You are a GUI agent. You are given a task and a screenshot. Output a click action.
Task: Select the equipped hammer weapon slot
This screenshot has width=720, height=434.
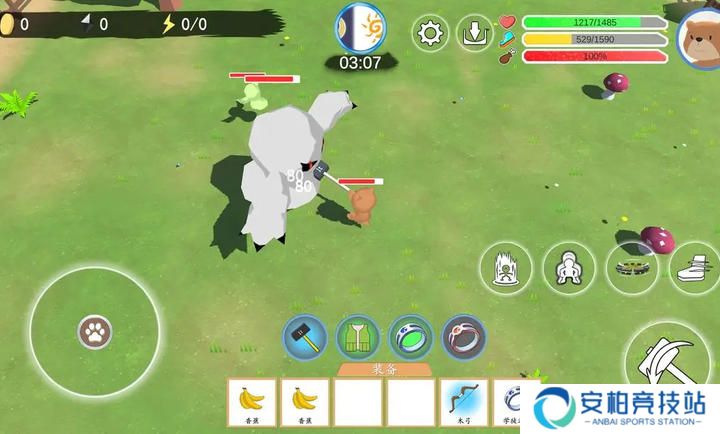(x=304, y=337)
